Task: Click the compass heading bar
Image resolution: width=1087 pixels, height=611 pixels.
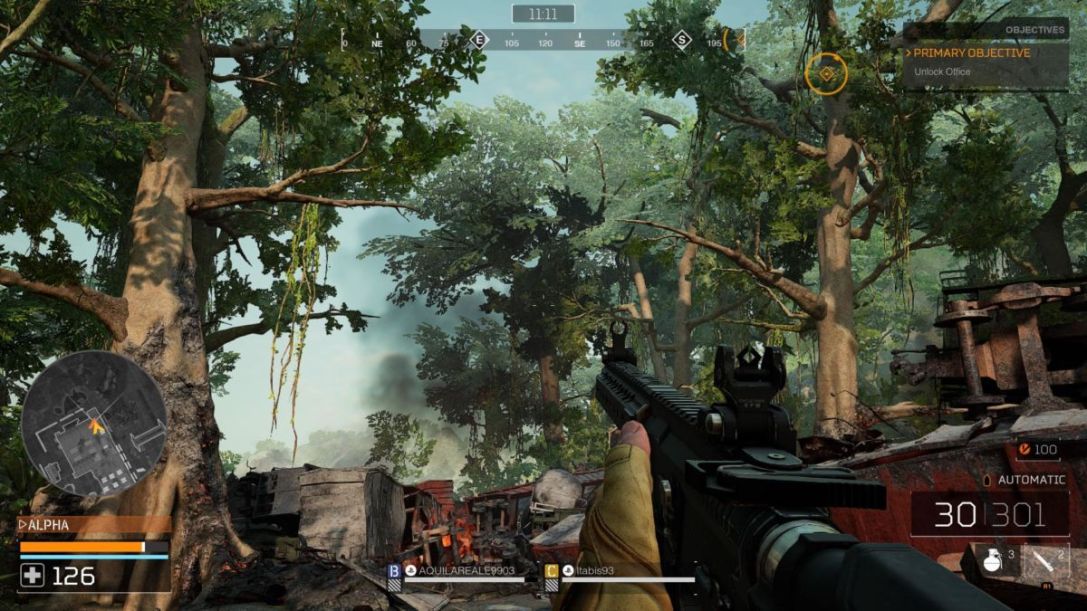Action: click(x=543, y=42)
